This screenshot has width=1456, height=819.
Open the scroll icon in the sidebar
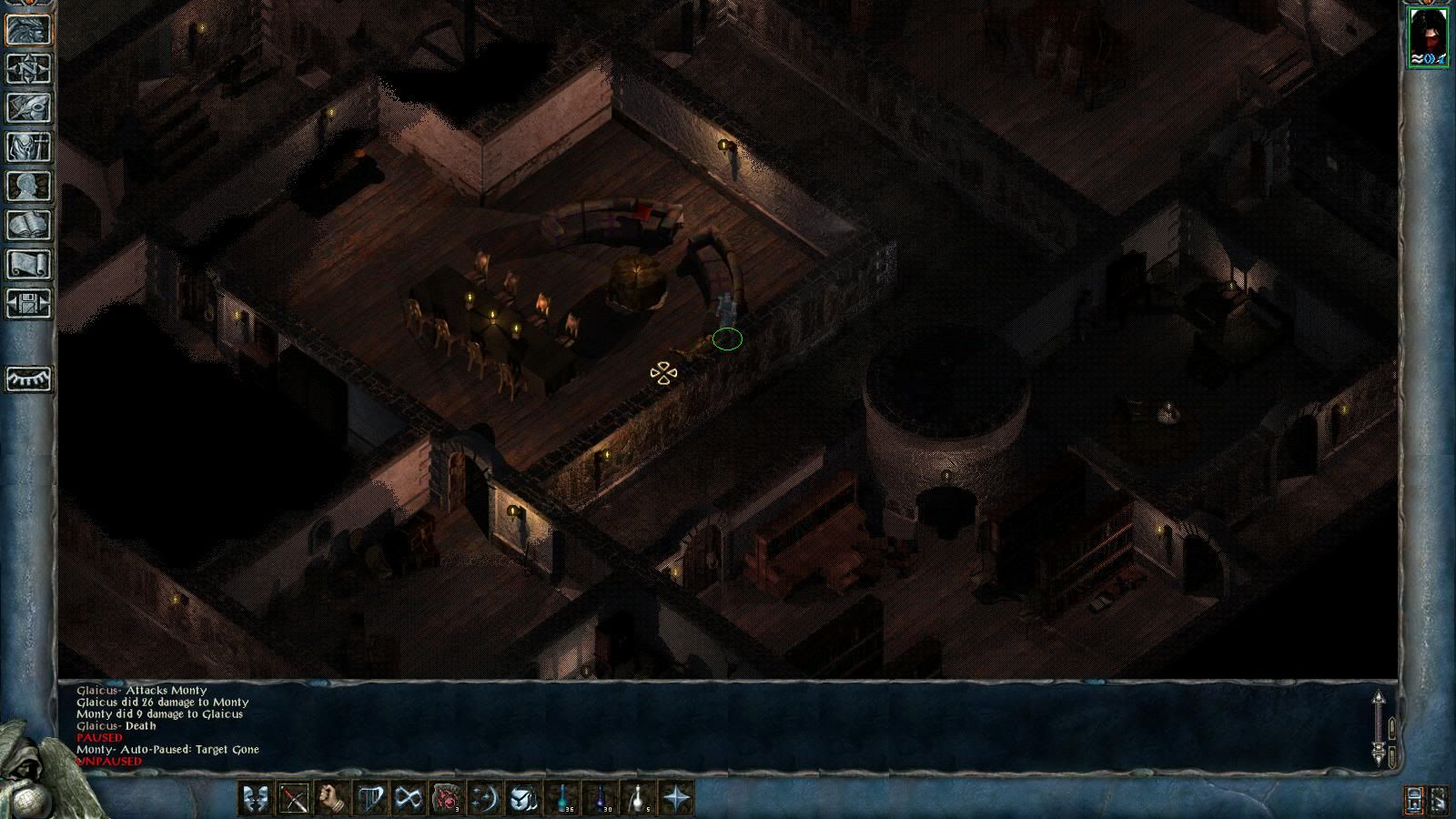click(28, 264)
